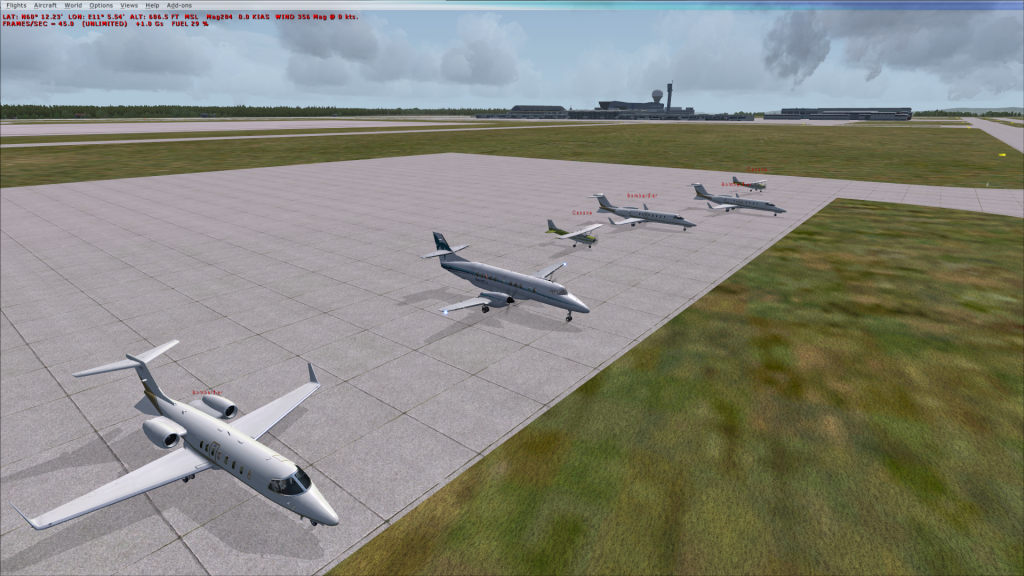This screenshot has width=1024, height=576.
Task: Open the Add-ons menu
Action: click(178, 5)
